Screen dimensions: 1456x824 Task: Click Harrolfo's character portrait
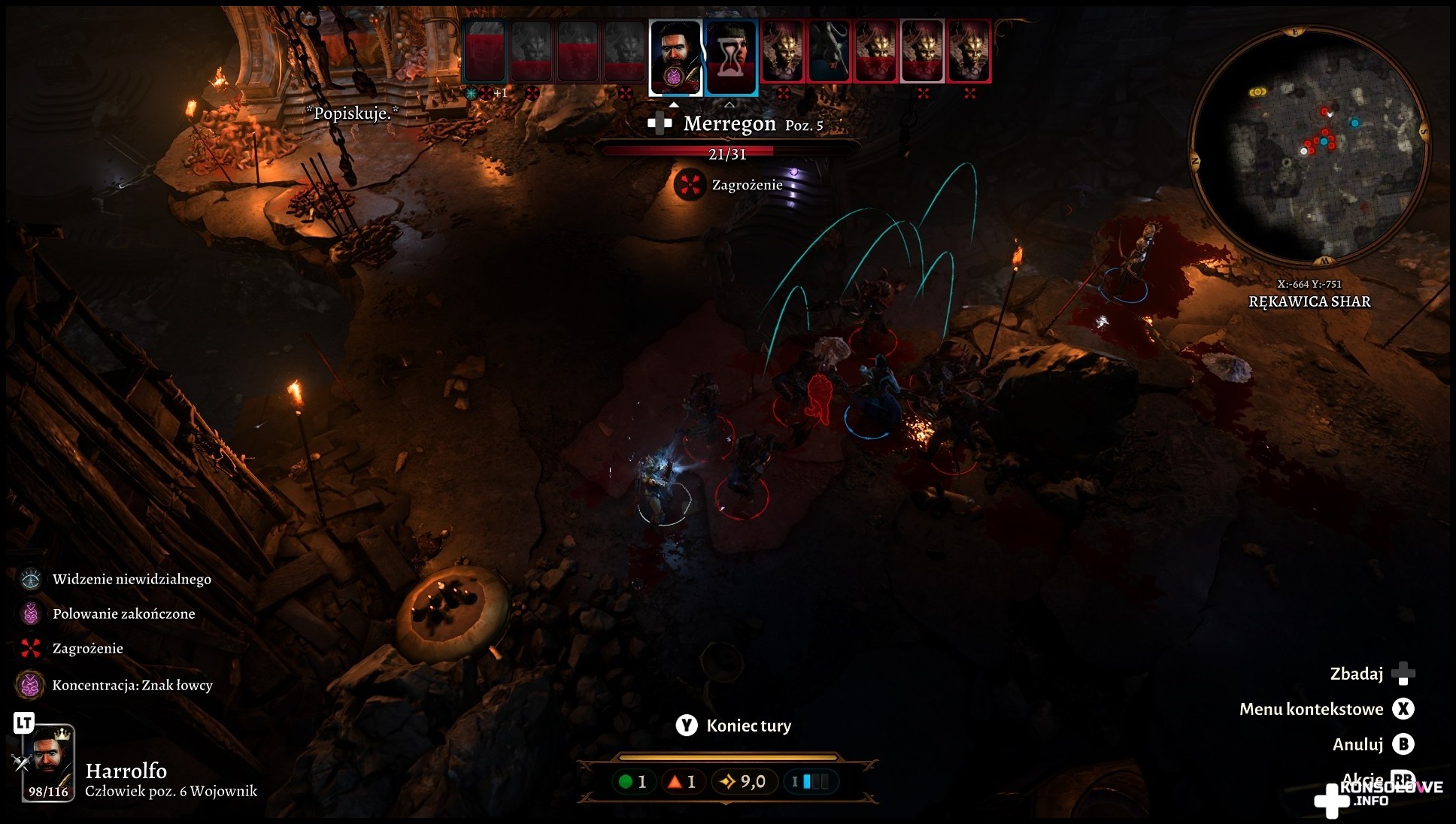pos(49,762)
